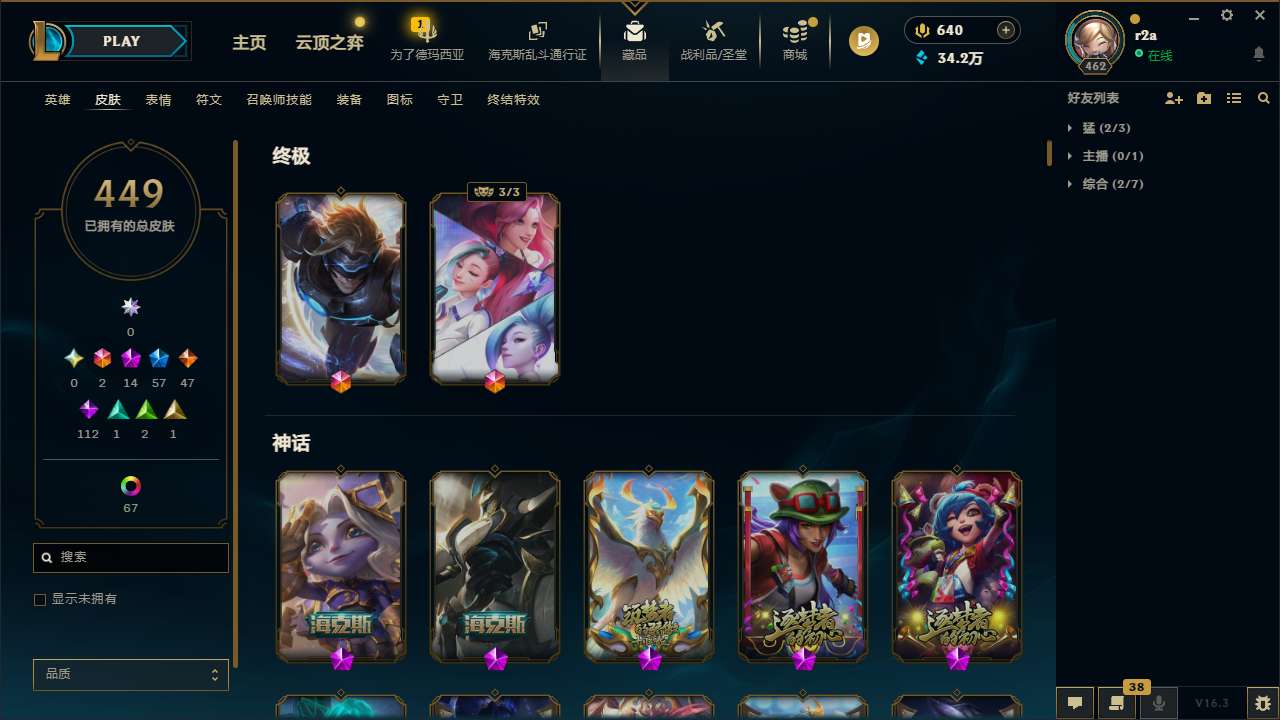Click the microphone icon in the bottom bar
The image size is (1280, 720).
pyautogui.click(x=1158, y=702)
